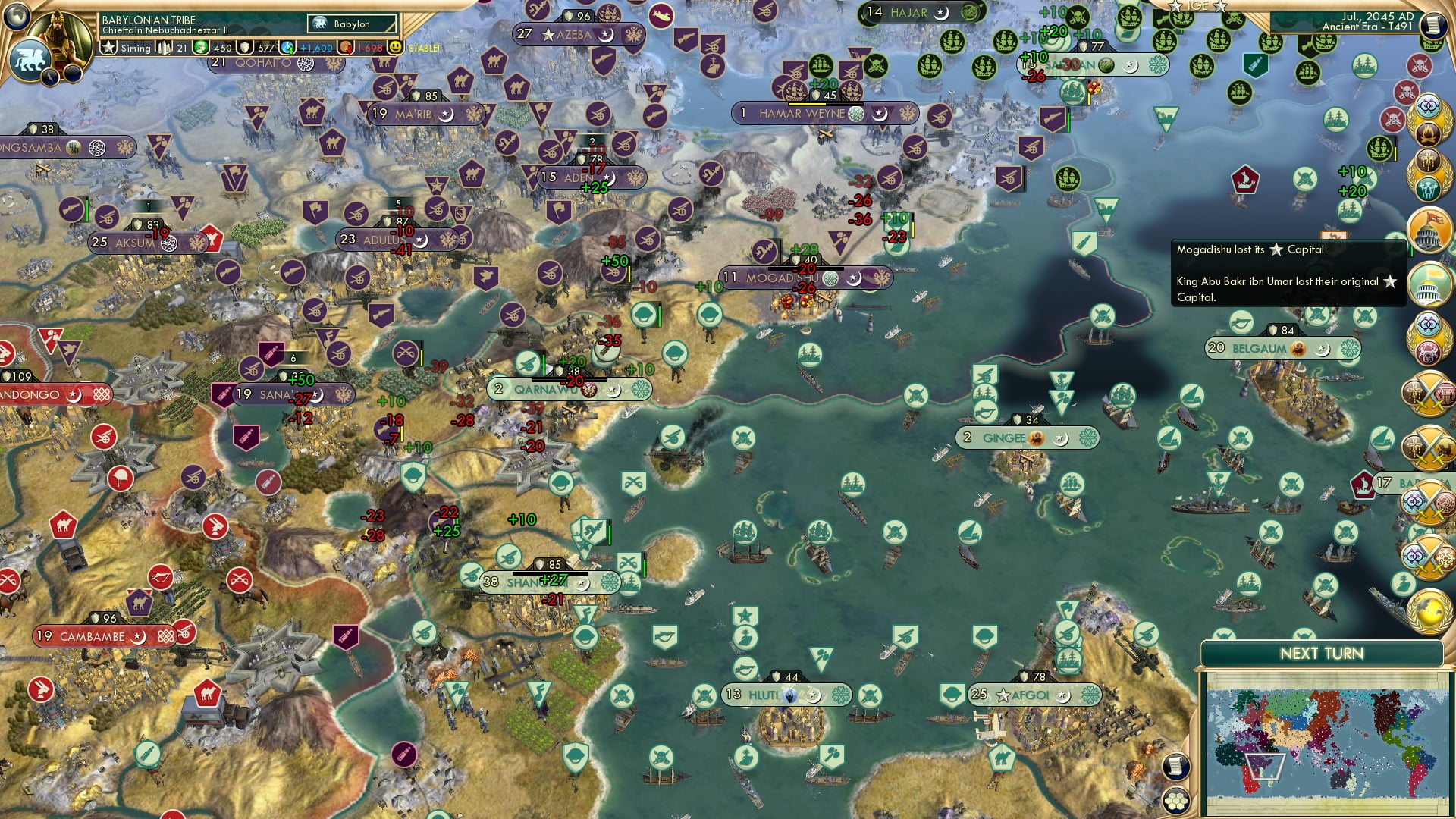Click the world globe button above the lion emblem

17,17
